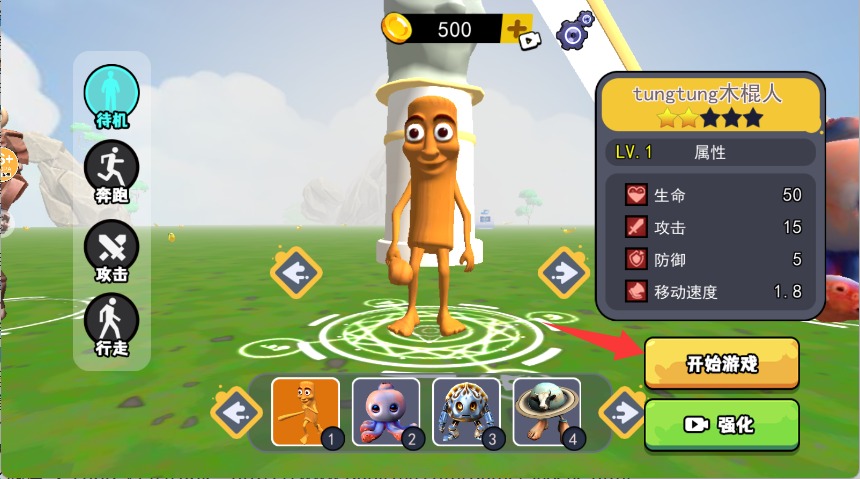Preview the 攻击 attack animation
860x479 pixels.
111,250
